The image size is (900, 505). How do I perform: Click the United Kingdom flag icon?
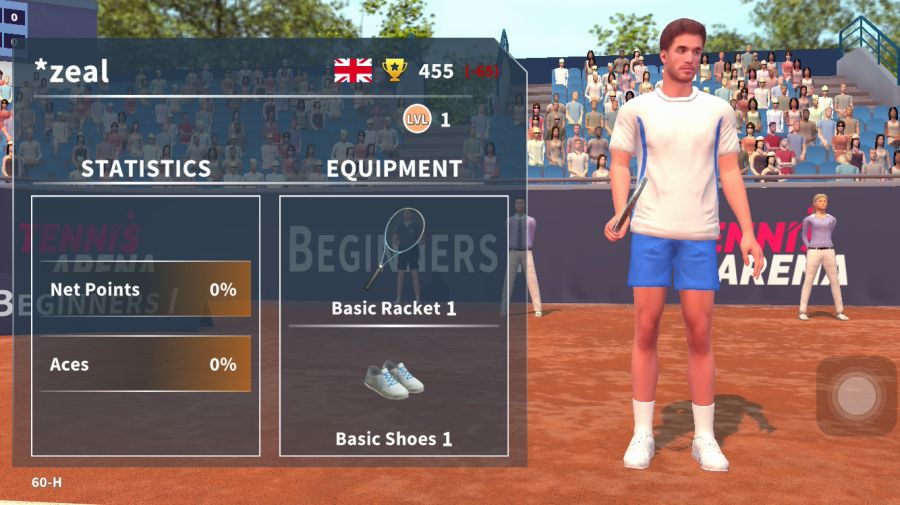(x=353, y=70)
